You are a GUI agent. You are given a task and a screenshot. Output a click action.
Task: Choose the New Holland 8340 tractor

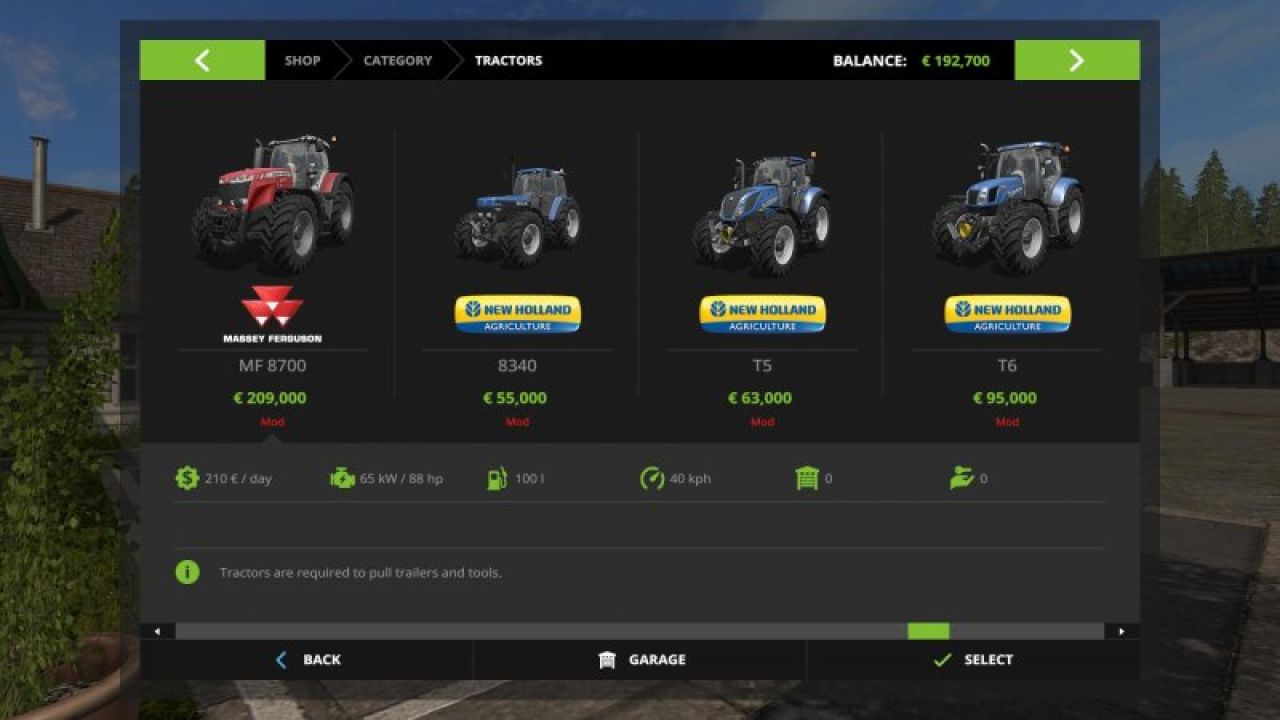tap(517, 270)
